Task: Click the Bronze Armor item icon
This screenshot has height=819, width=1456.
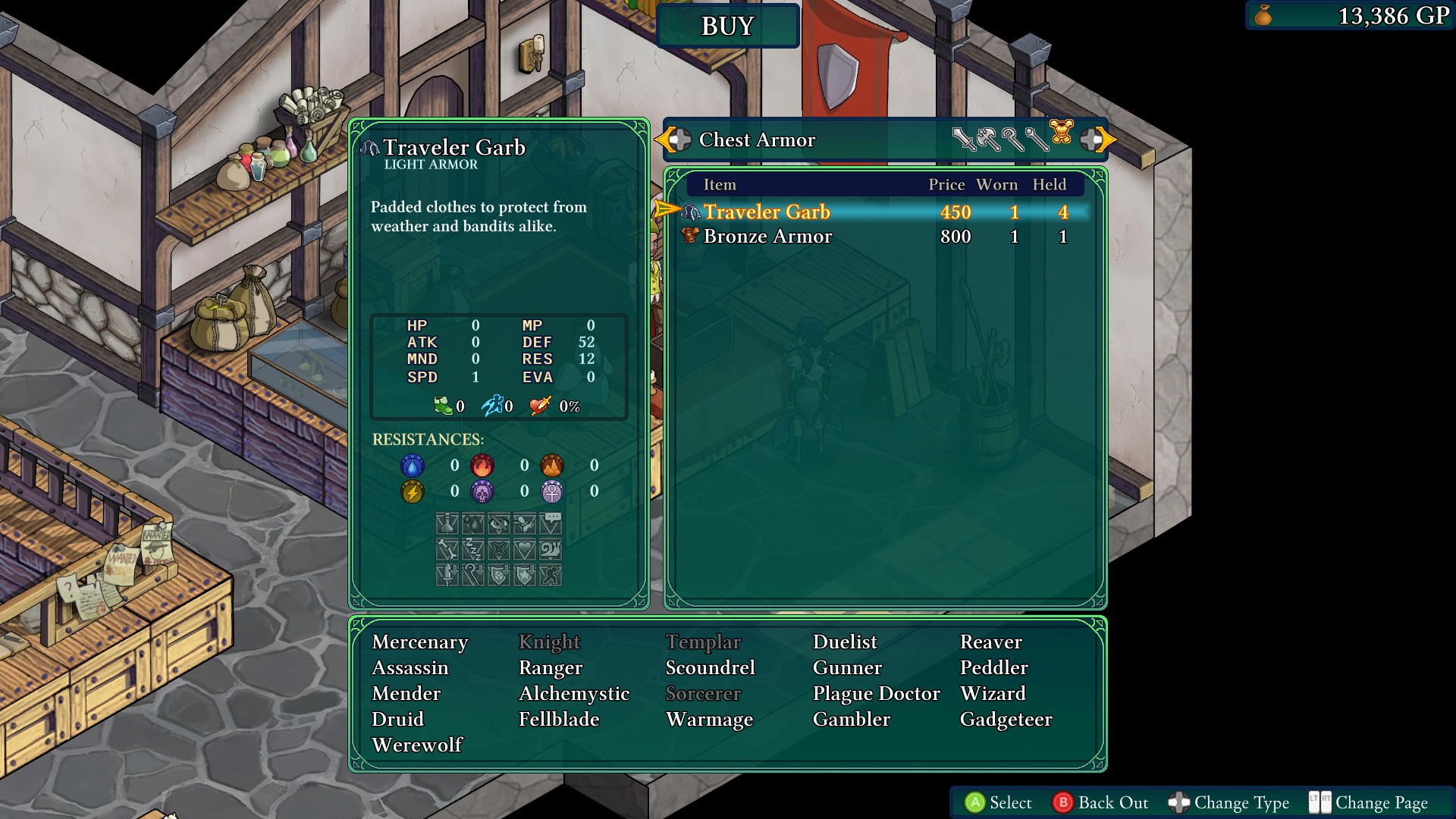Action: pyautogui.click(x=689, y=236)
